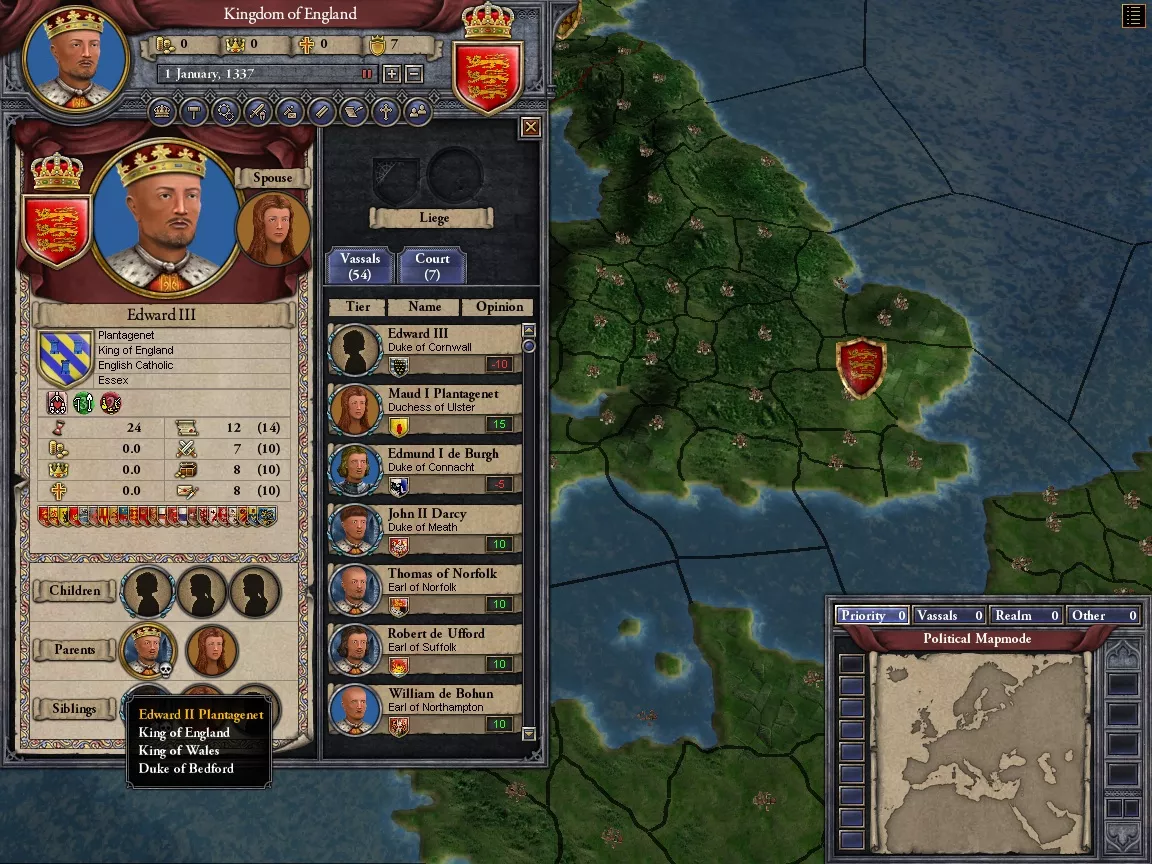Switch to the Vassals tab
This screenshot has height=864, width=1152.
coord(360,266)
